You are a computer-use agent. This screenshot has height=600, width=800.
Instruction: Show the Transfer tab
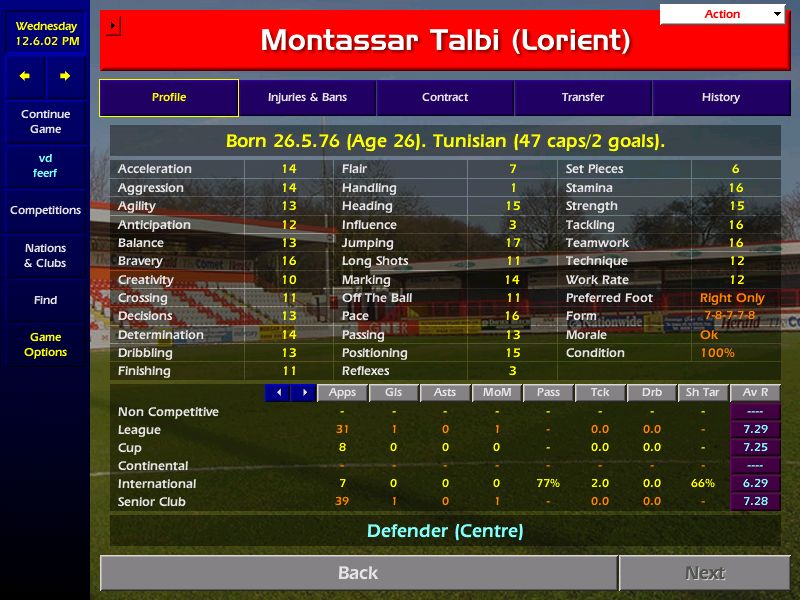583,98
